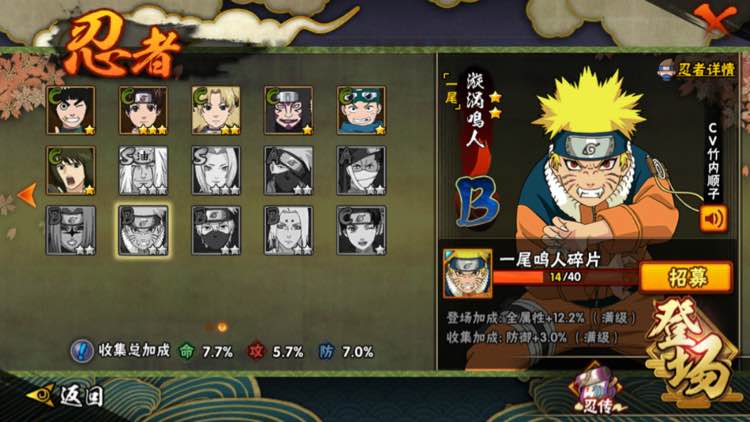The height and width of the screenshot is (422, 750).
Task: Open the 收集总加成 info icon
Action: 82,351
